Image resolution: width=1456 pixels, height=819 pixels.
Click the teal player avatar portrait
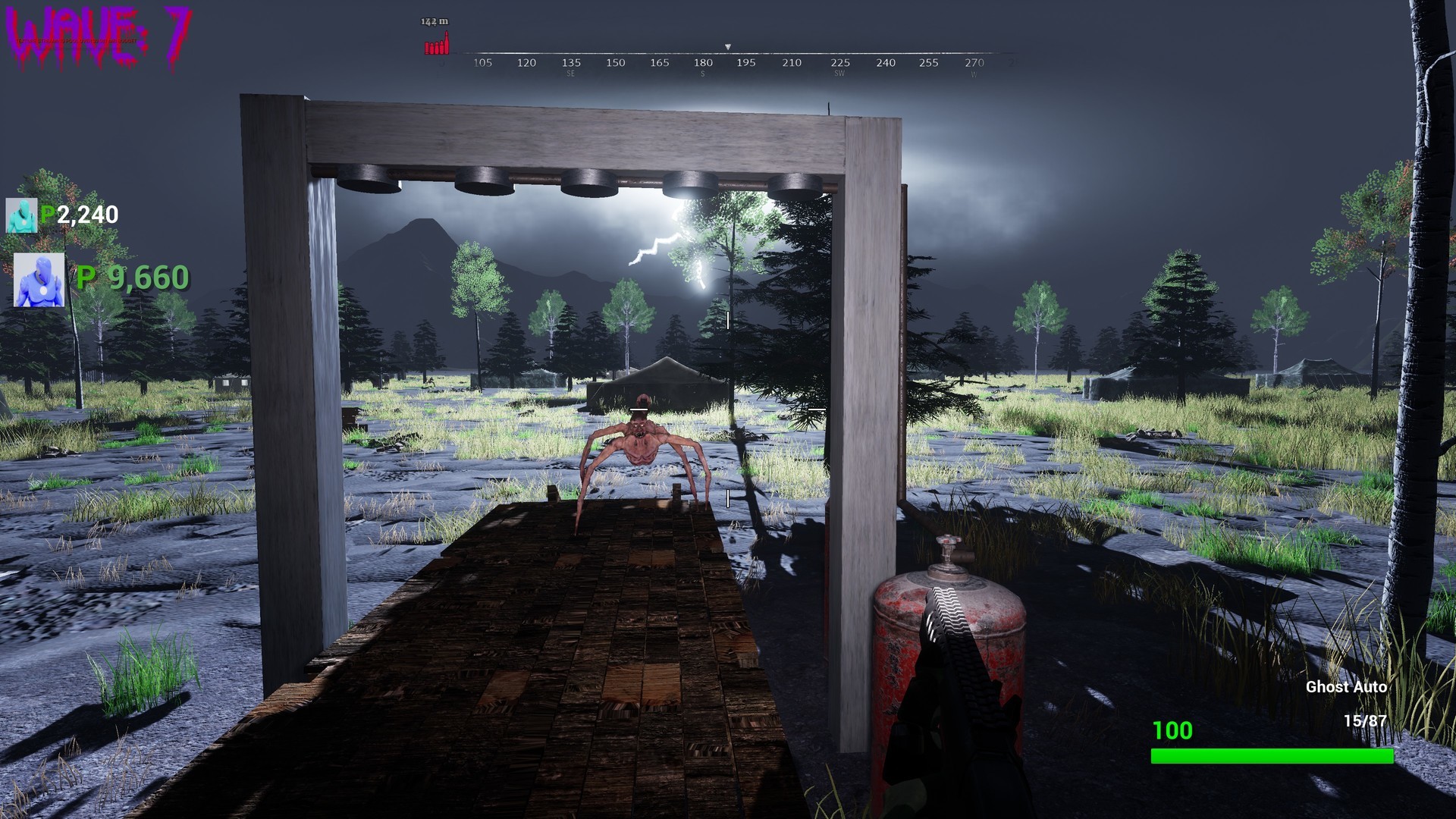pos(21,215)
